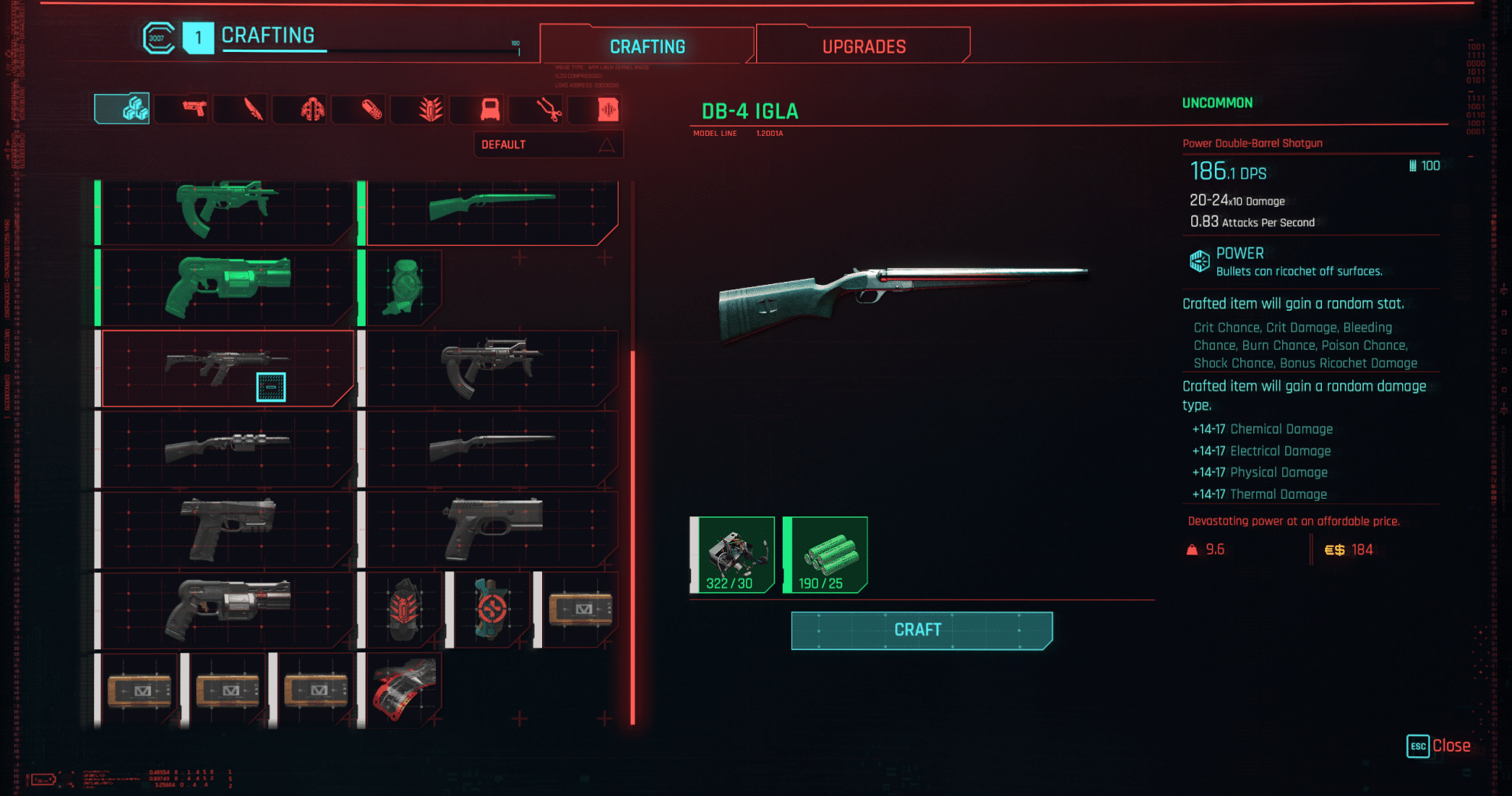Expand the sort order triangle next to DEFAULT

[x=606, y=144]
